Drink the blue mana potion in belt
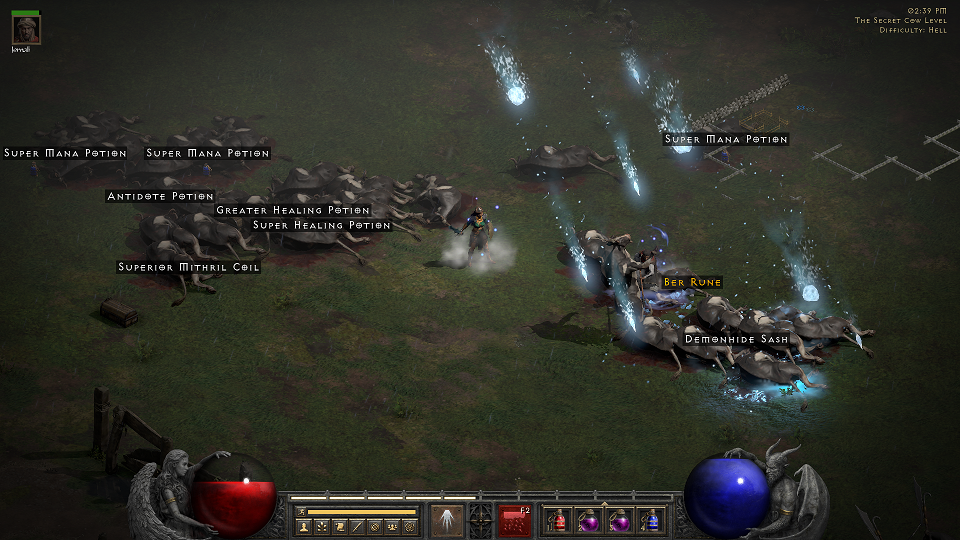Screen dimensions: 960x540 (x=652, y=521)
